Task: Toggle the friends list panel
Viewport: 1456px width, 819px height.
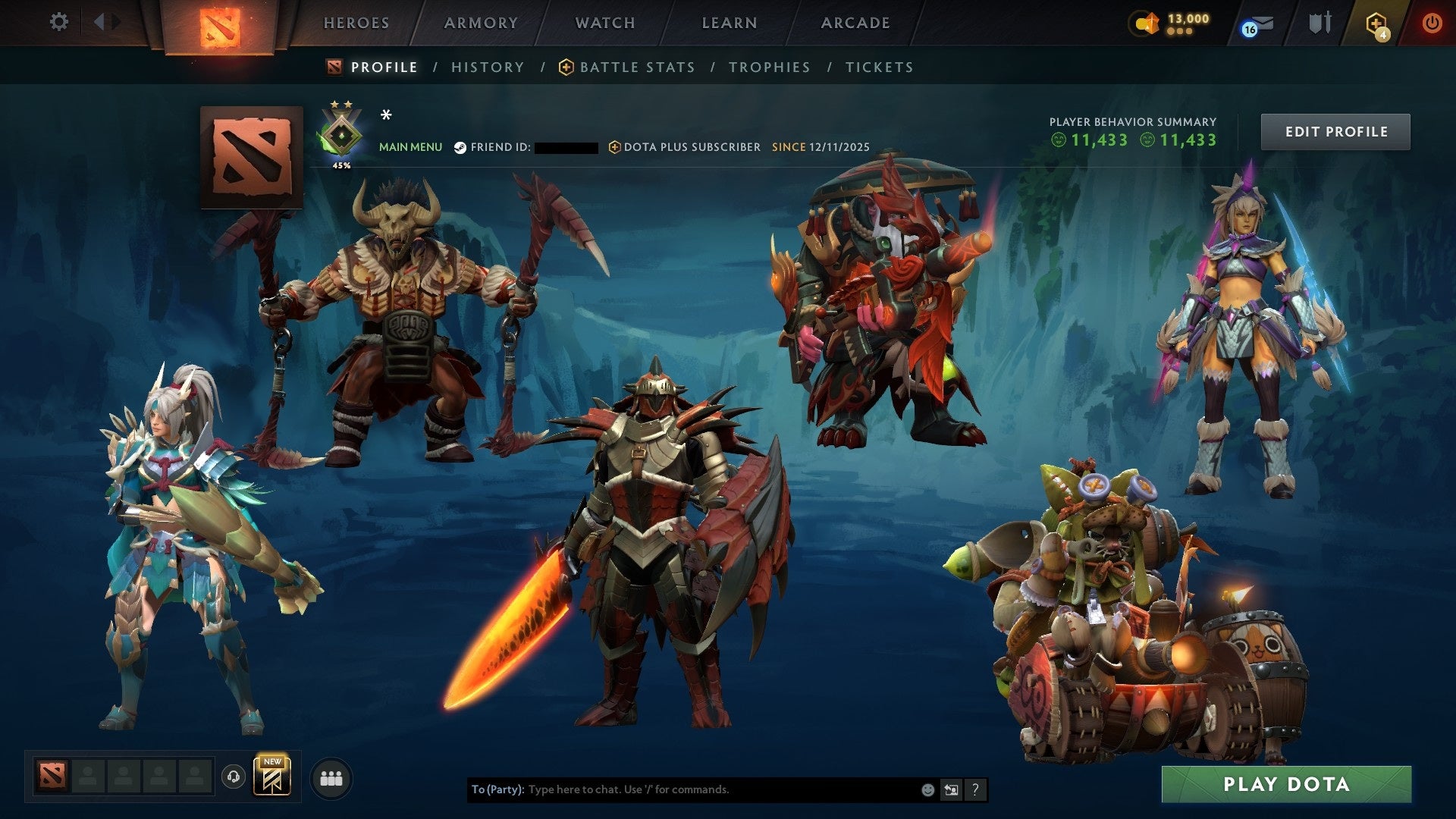Action: point(330,778)
